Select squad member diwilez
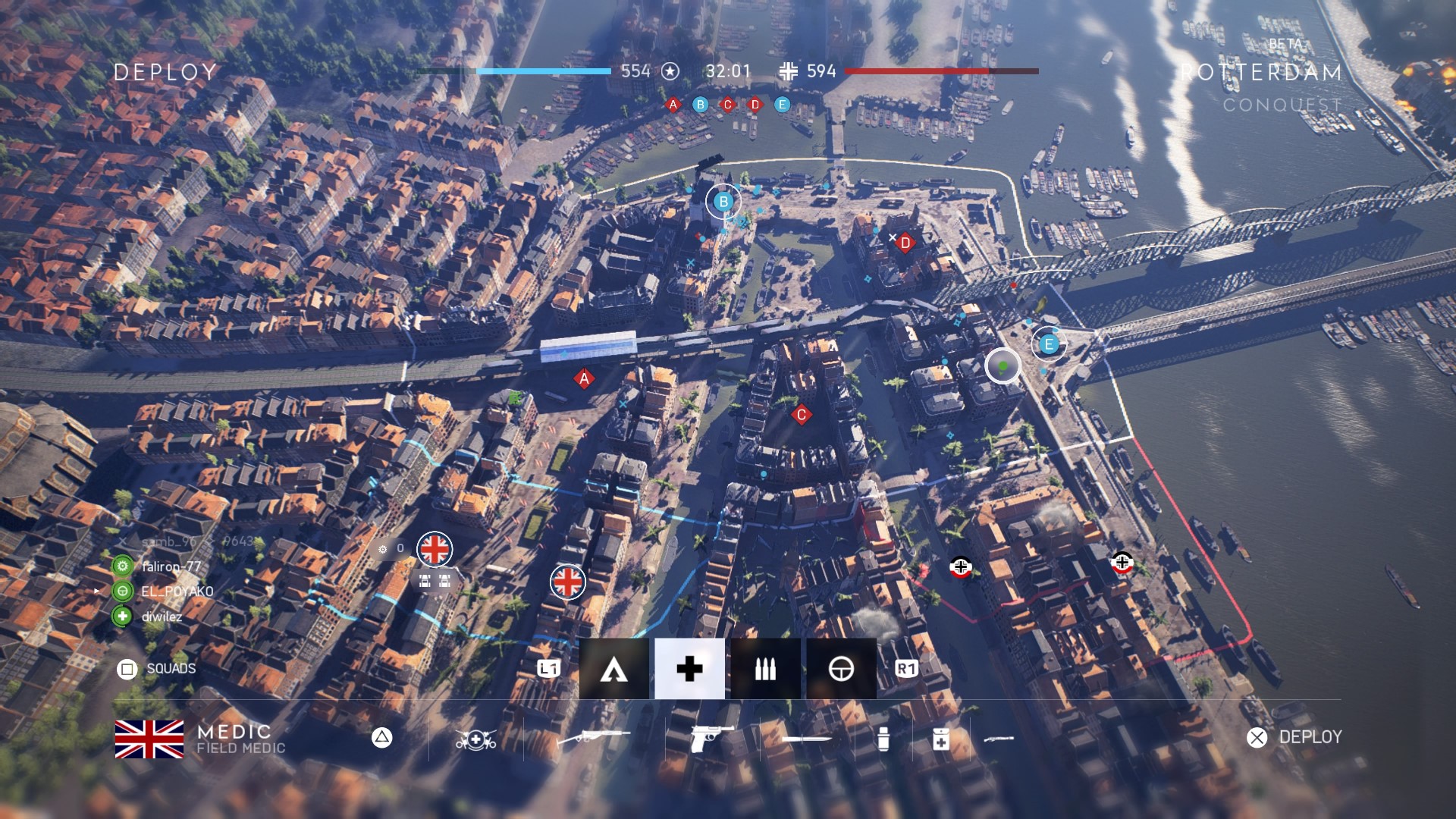Viewport: 1456px width, 819px height. (x=162, y=617)
